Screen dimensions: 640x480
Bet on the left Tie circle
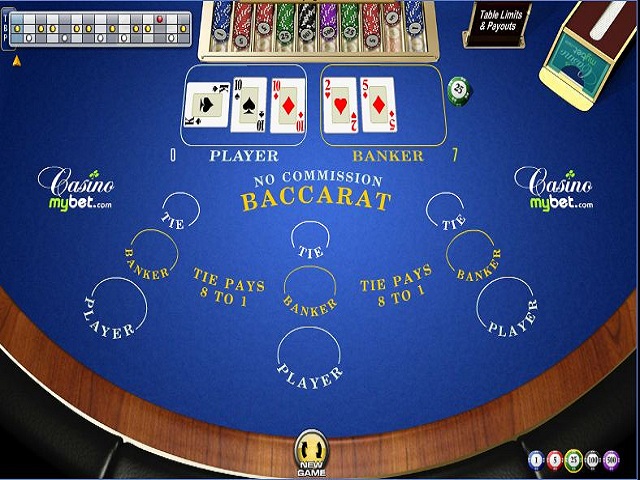tap(179, 212)
